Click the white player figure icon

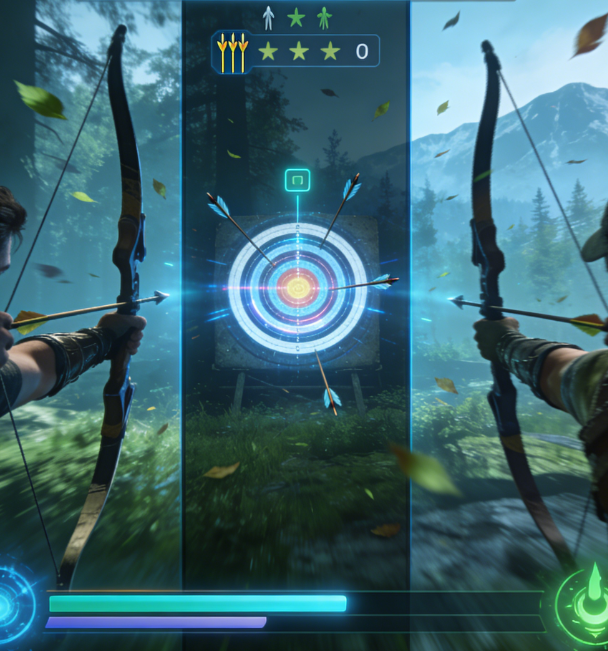[267, 17]
